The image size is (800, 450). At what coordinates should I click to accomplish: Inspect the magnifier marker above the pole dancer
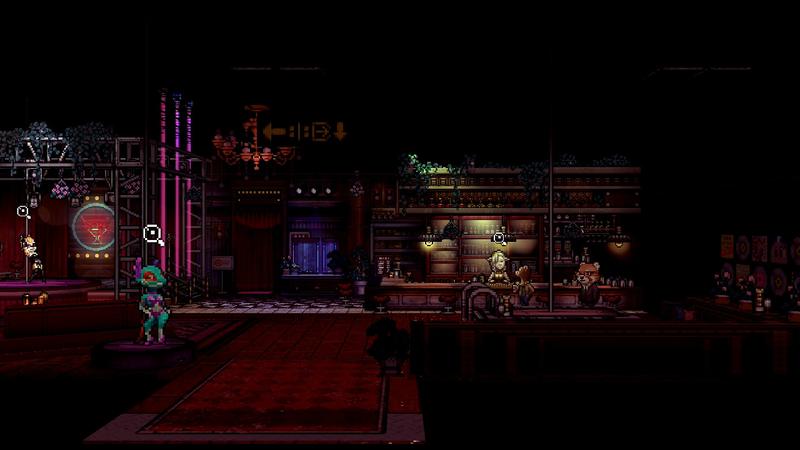coord(23,211)
